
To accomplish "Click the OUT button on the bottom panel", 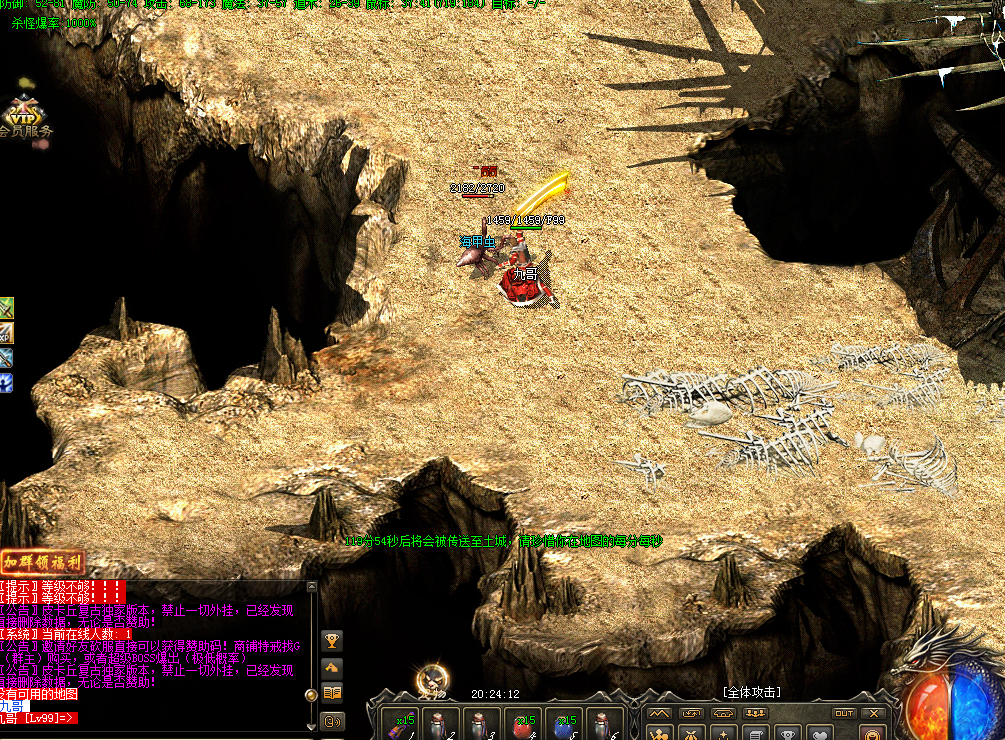I will 844,713.
